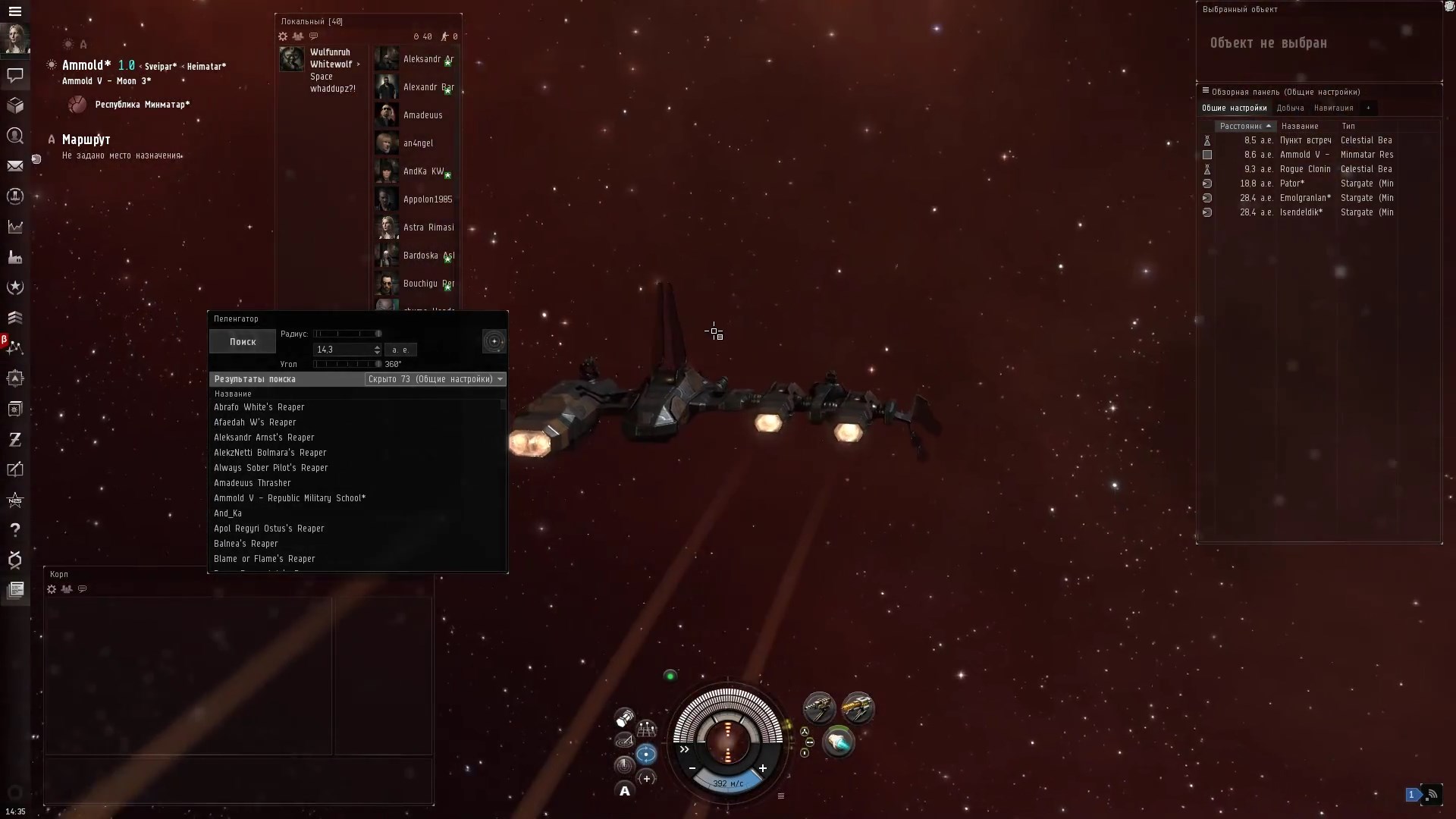1456x819 pixels.
Task: Open the People and Places magnifier icon
Action: pos(15,136)
